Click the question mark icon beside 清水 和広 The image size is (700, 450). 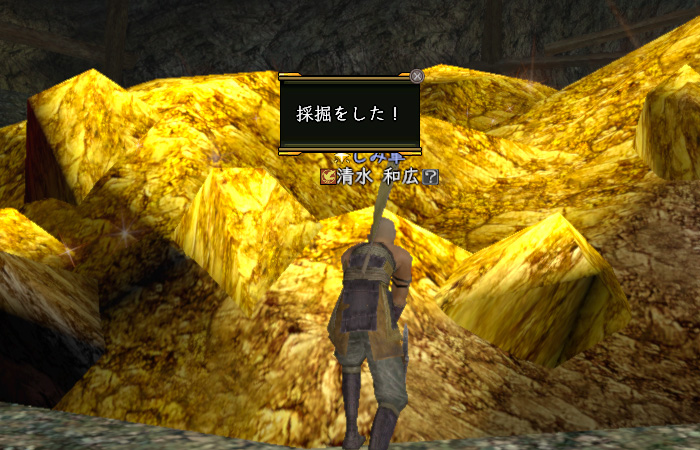click(x=431, y=177)
